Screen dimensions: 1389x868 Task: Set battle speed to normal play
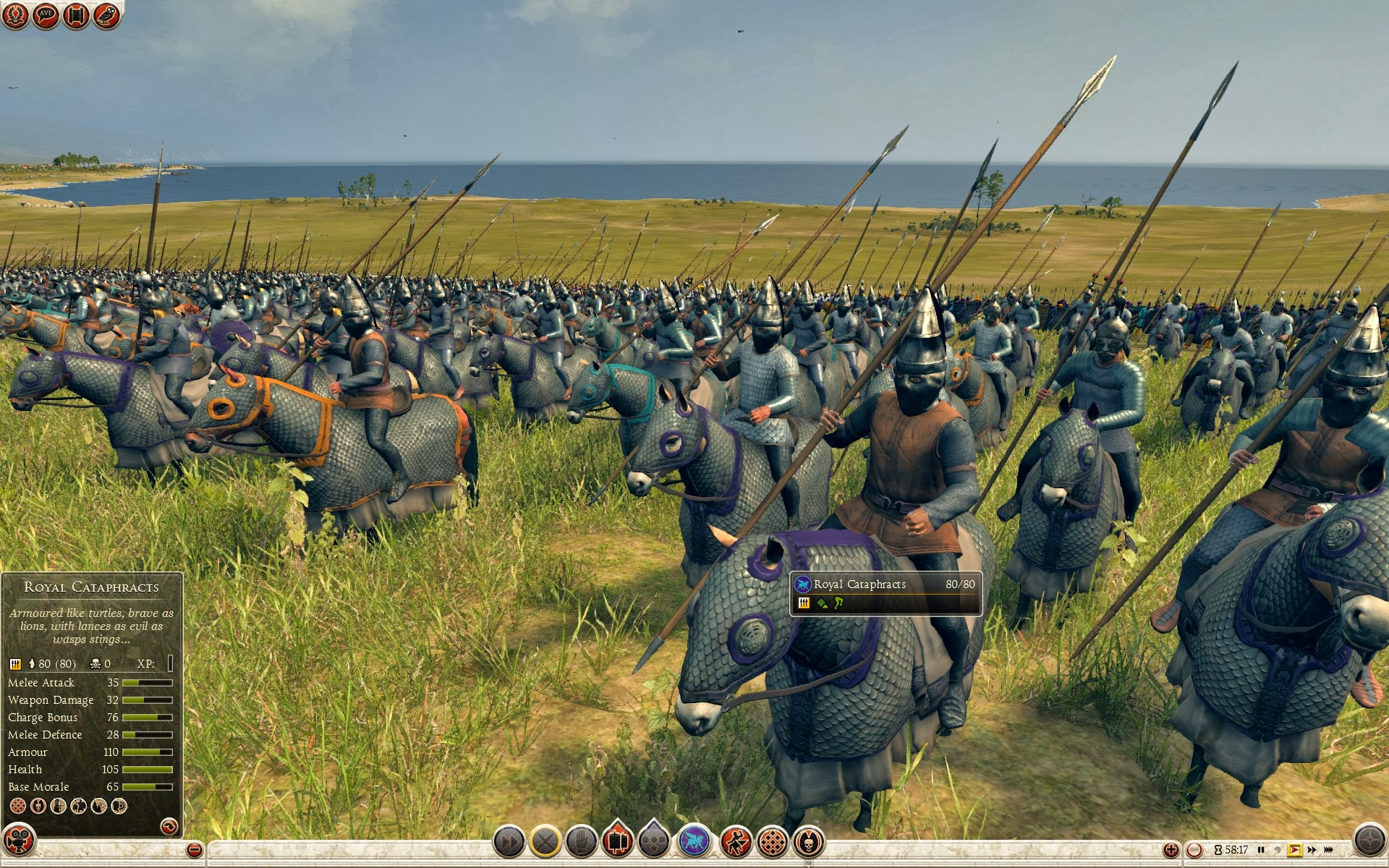point(1294,850)
